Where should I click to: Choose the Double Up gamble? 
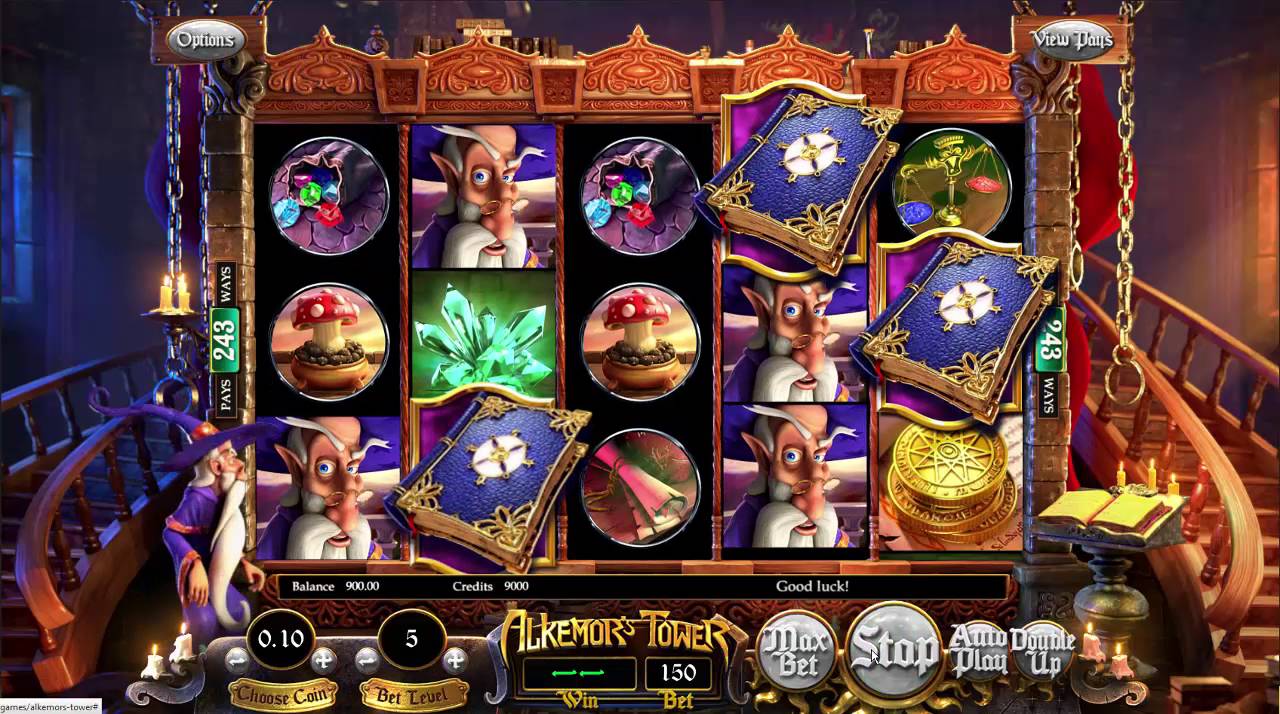pyautogui.click(x=1041, y=651)
